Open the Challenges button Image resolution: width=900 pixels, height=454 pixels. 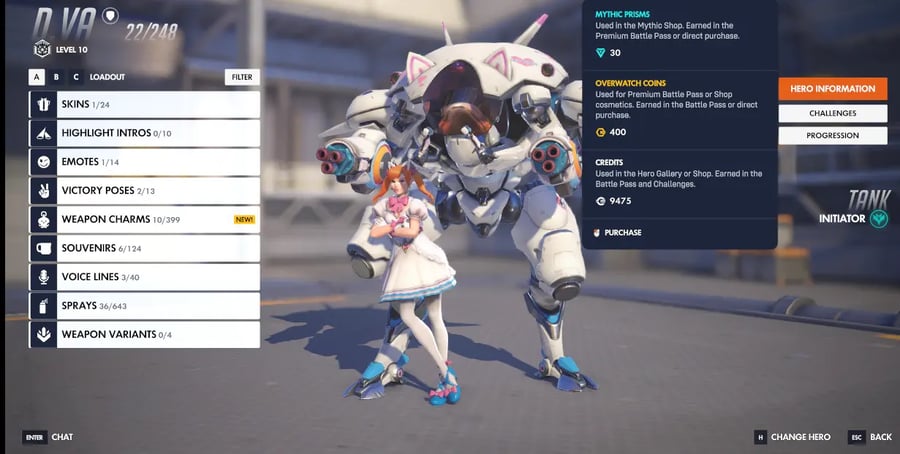click(x=832, y=114)
